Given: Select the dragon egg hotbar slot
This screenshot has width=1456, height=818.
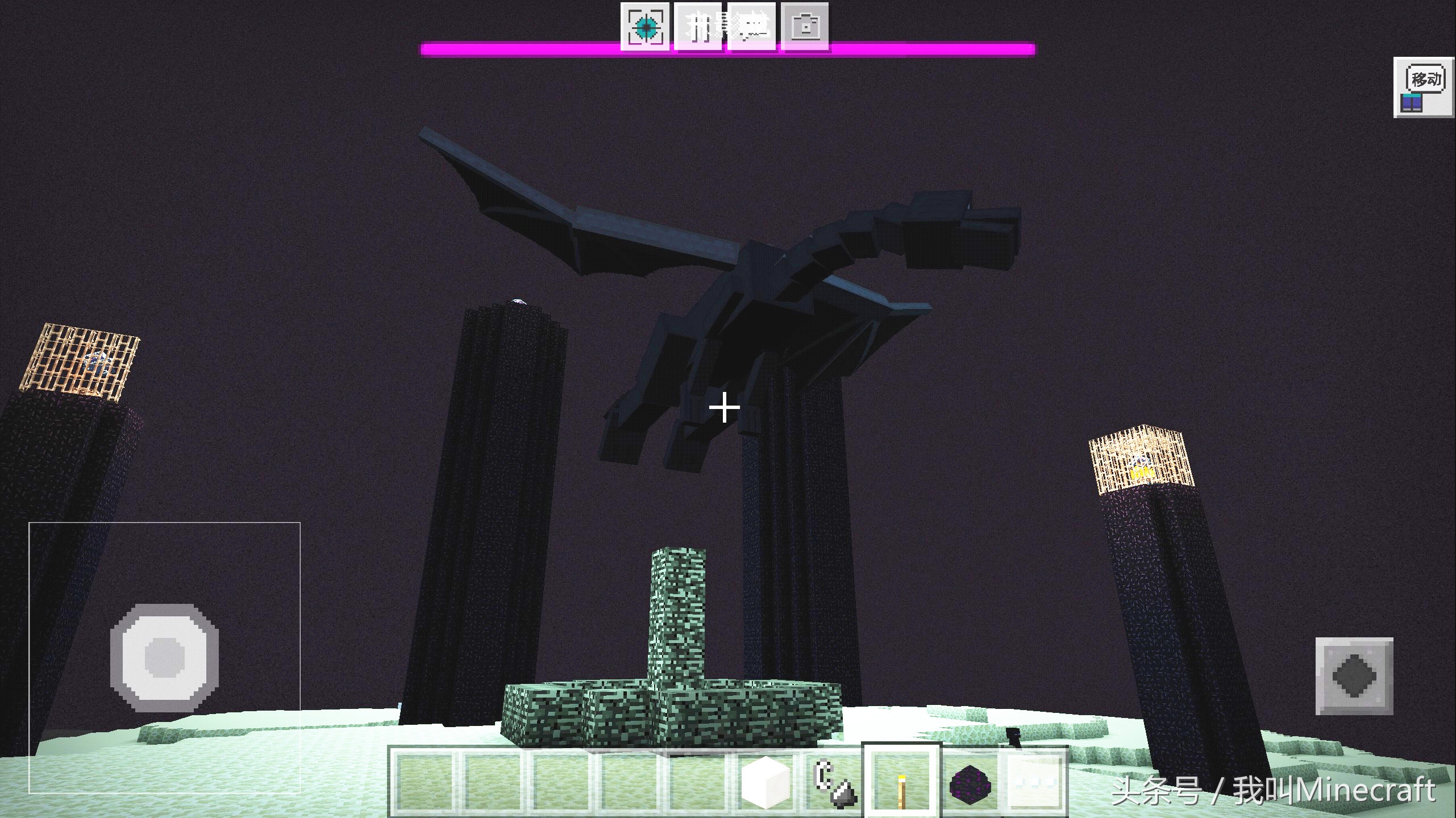Looking at the screenshot, I should [970, 782].
